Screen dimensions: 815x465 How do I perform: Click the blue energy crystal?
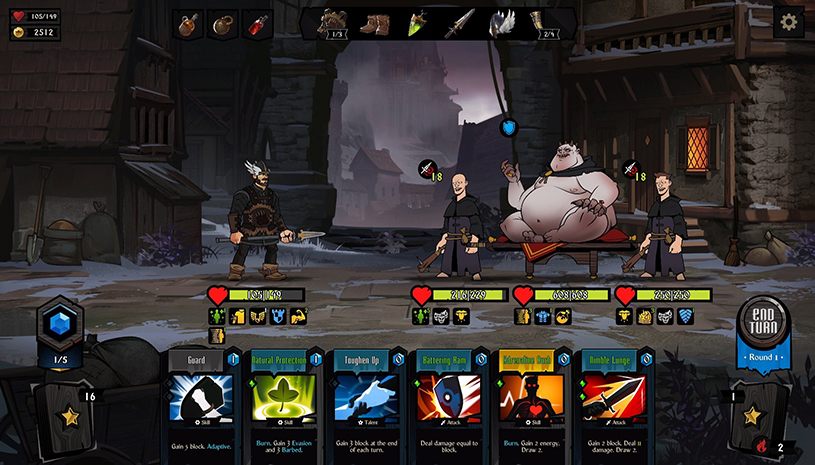tap(58, 322)
